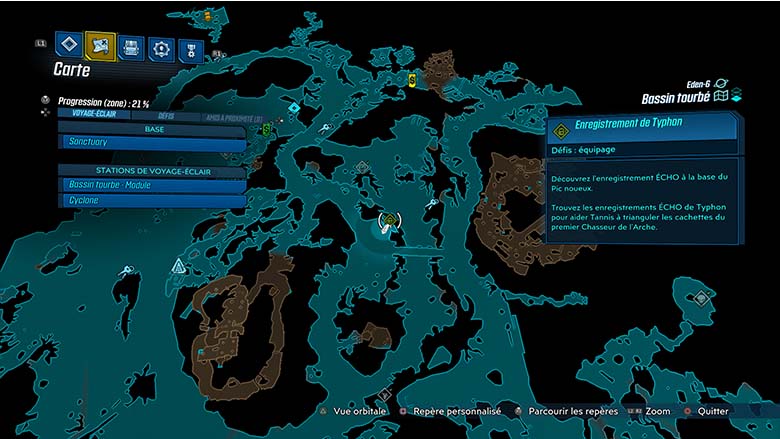The image size is (780, 439).
Task: Choose Sanctuary as fast travel destination
Action: (150, 143)
